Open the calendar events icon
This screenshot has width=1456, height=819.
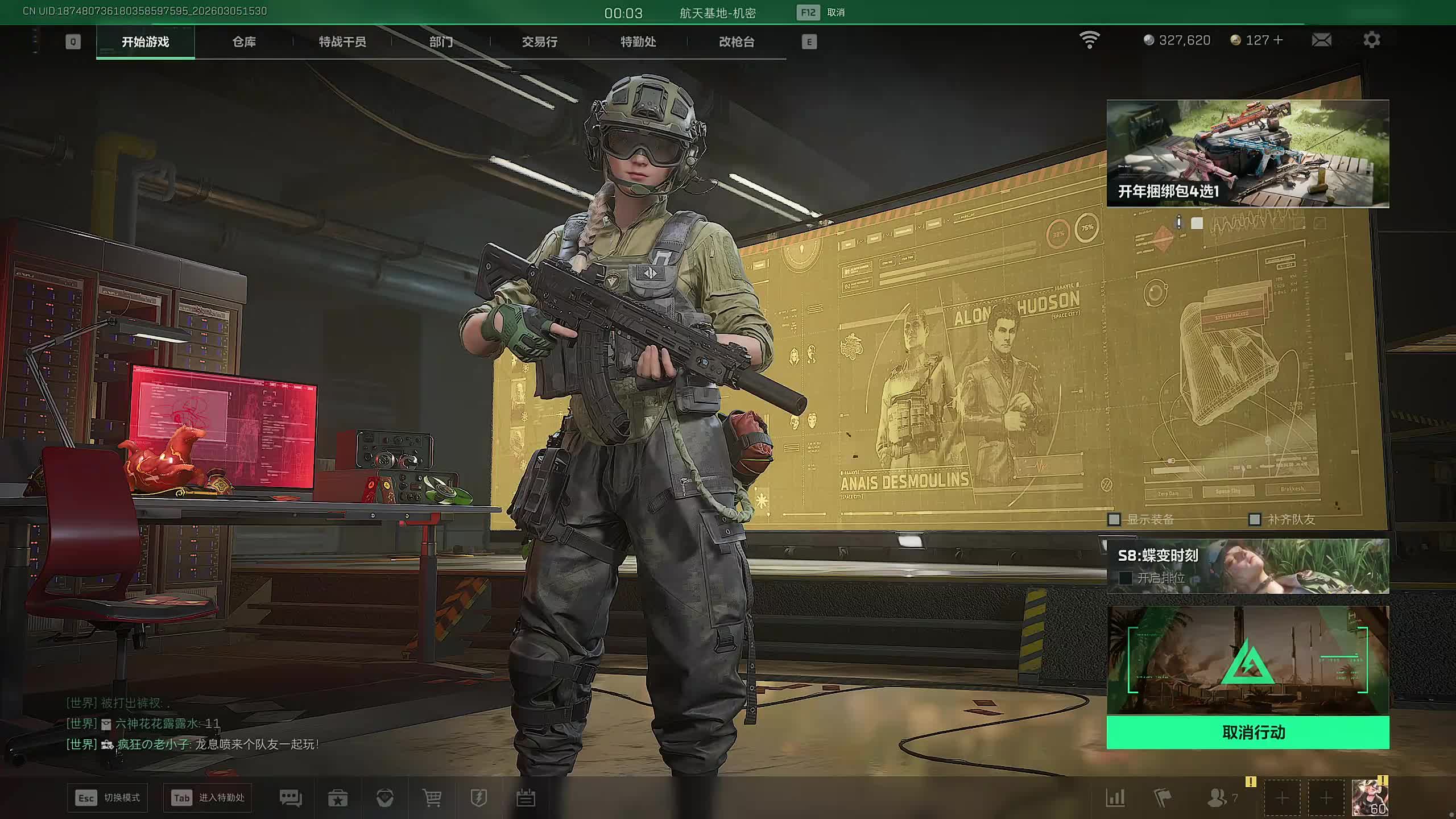pos(526,798)
